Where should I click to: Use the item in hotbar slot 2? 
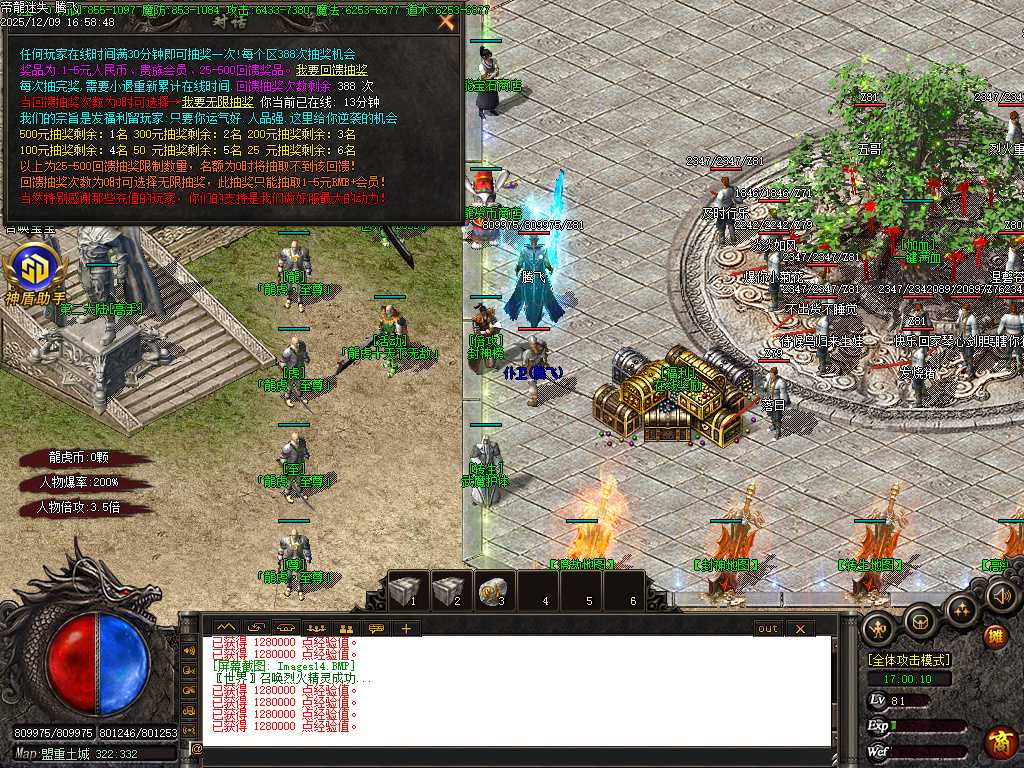(x=451, y=590)
